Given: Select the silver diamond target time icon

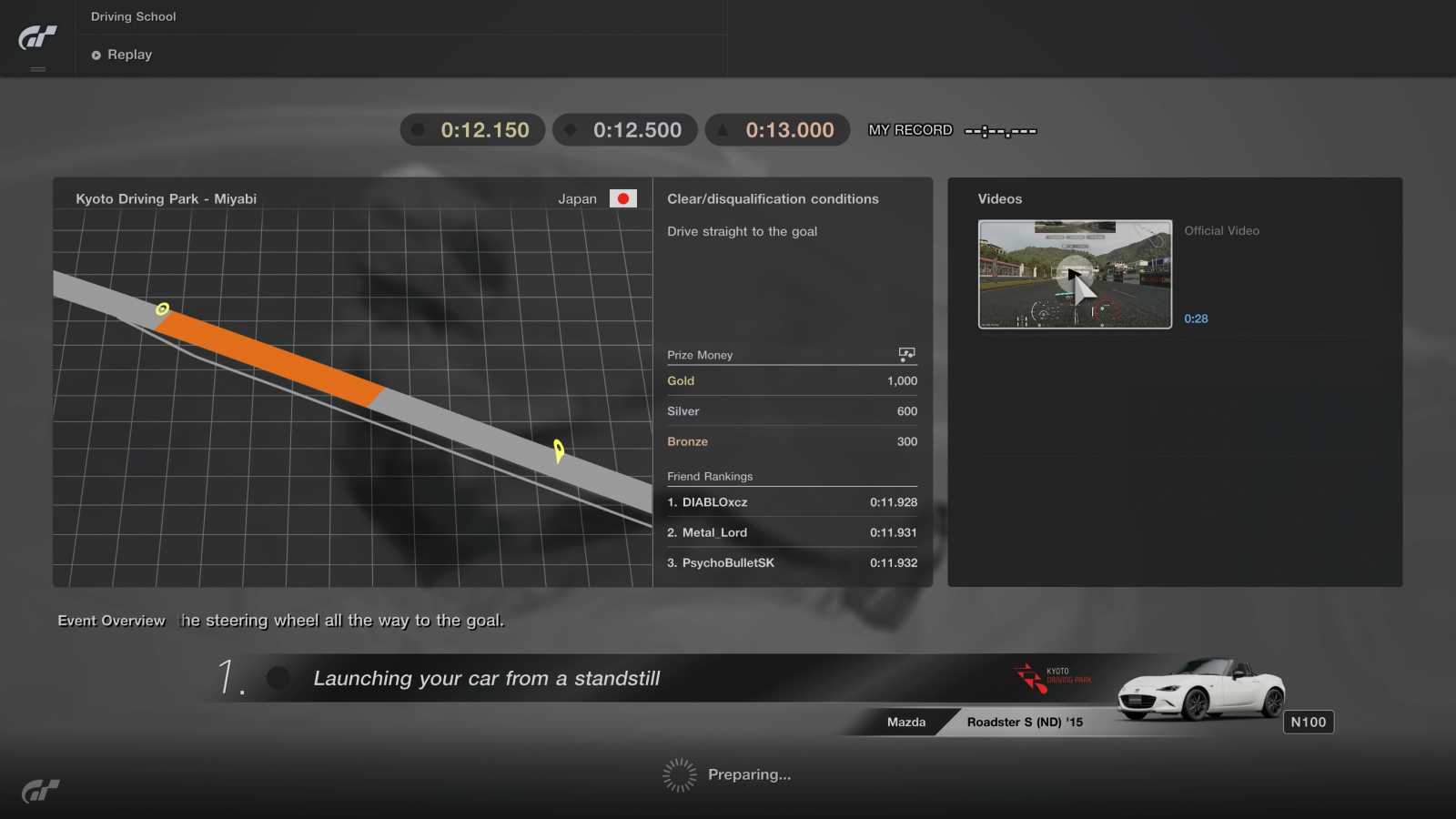Looking at the screenshot, I should click(571, 129).
